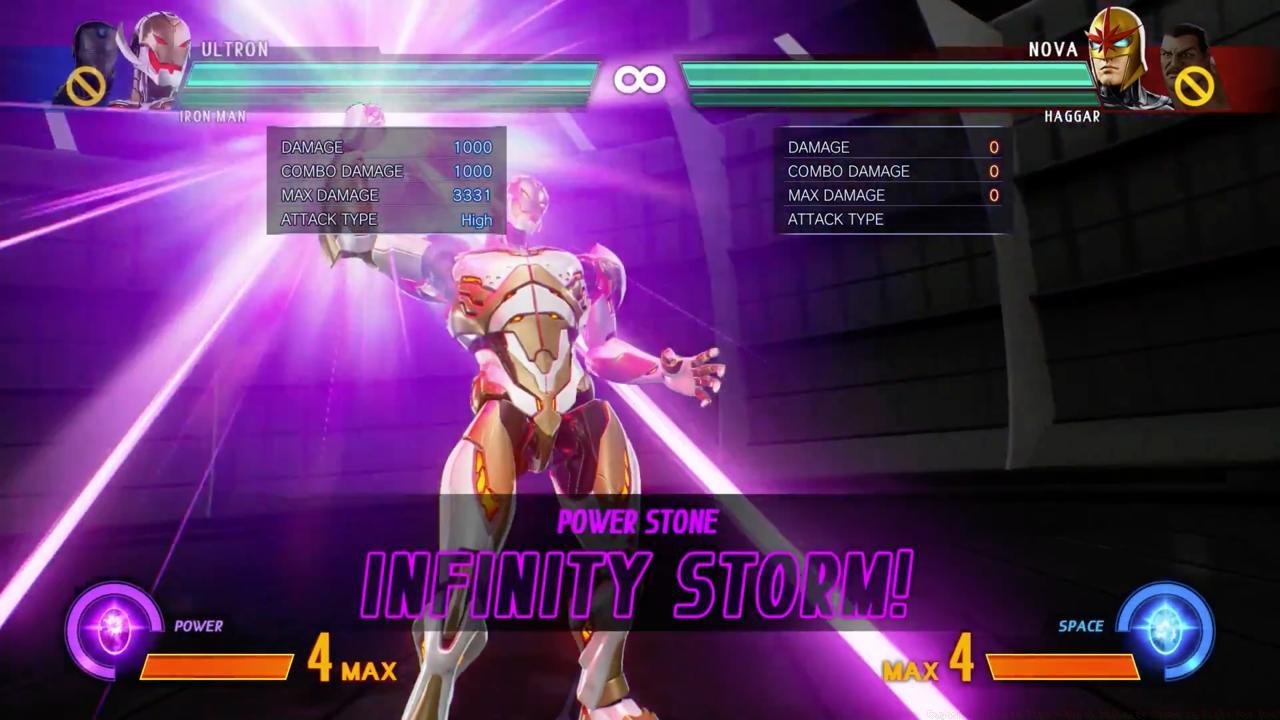Toggle the High attack type indicator
This screenshot has height=720, width=1280.
[476, 219]
